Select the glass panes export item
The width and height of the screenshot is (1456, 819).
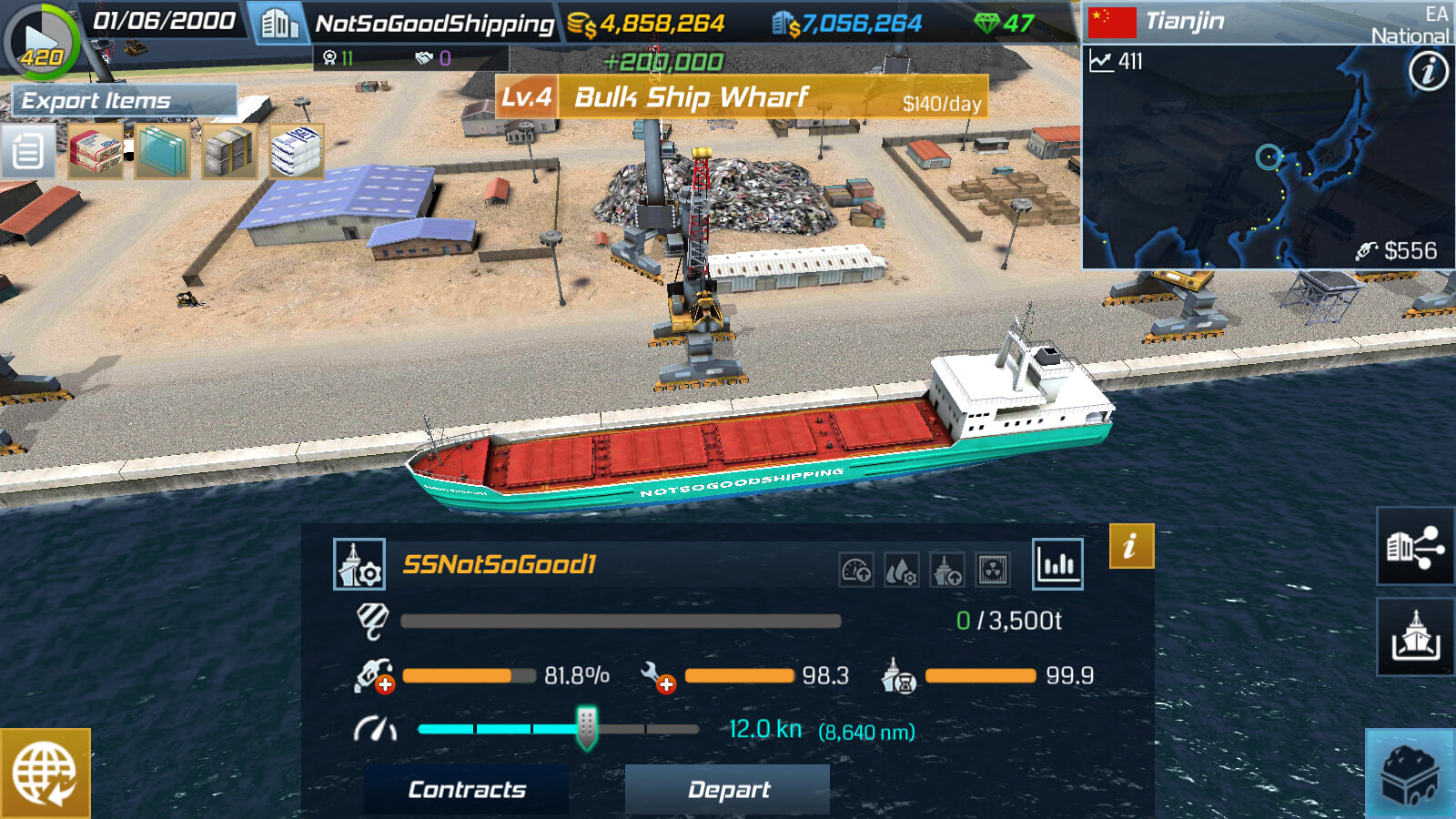163,151
